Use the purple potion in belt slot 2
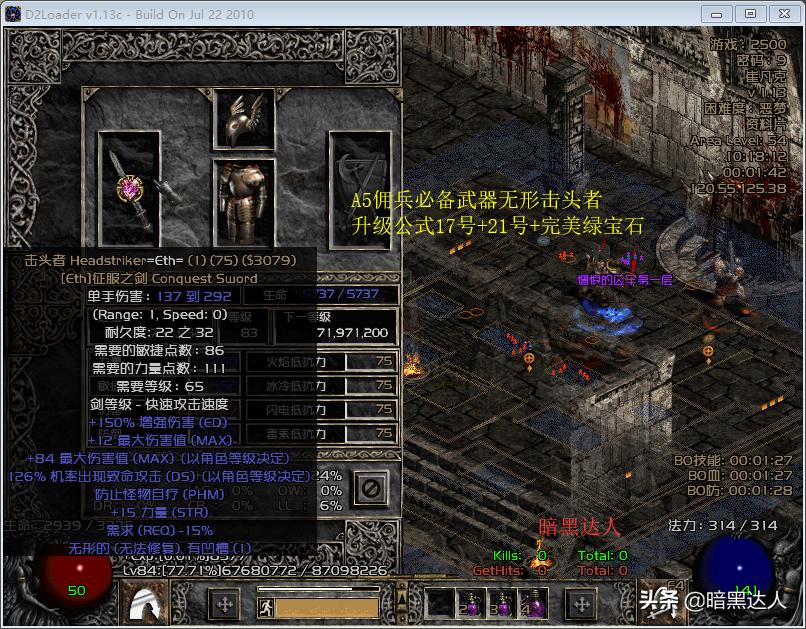 point(470,604)
